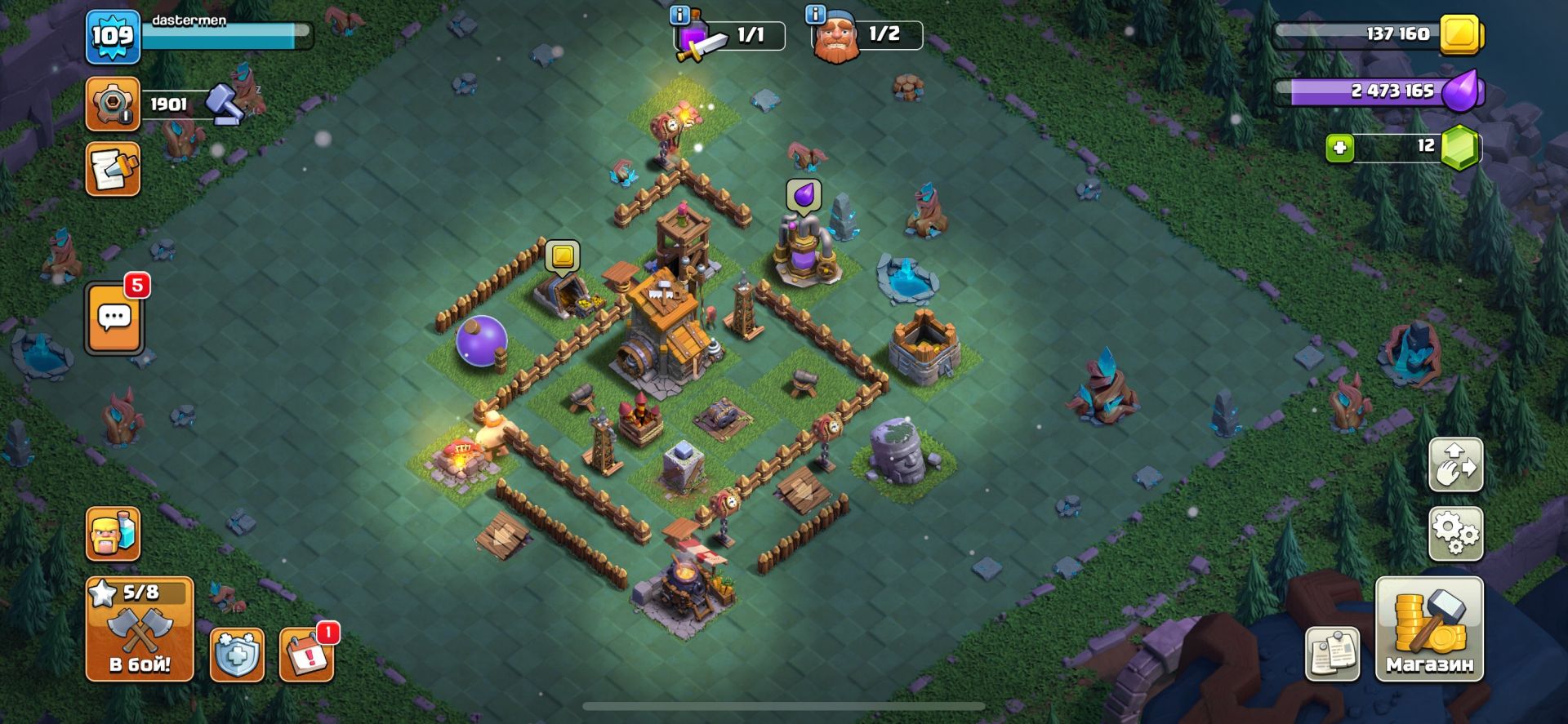The width and height of the screenshot is (1568, 724).
Task: Open the Магазин shop
Action: [1429, 629]
